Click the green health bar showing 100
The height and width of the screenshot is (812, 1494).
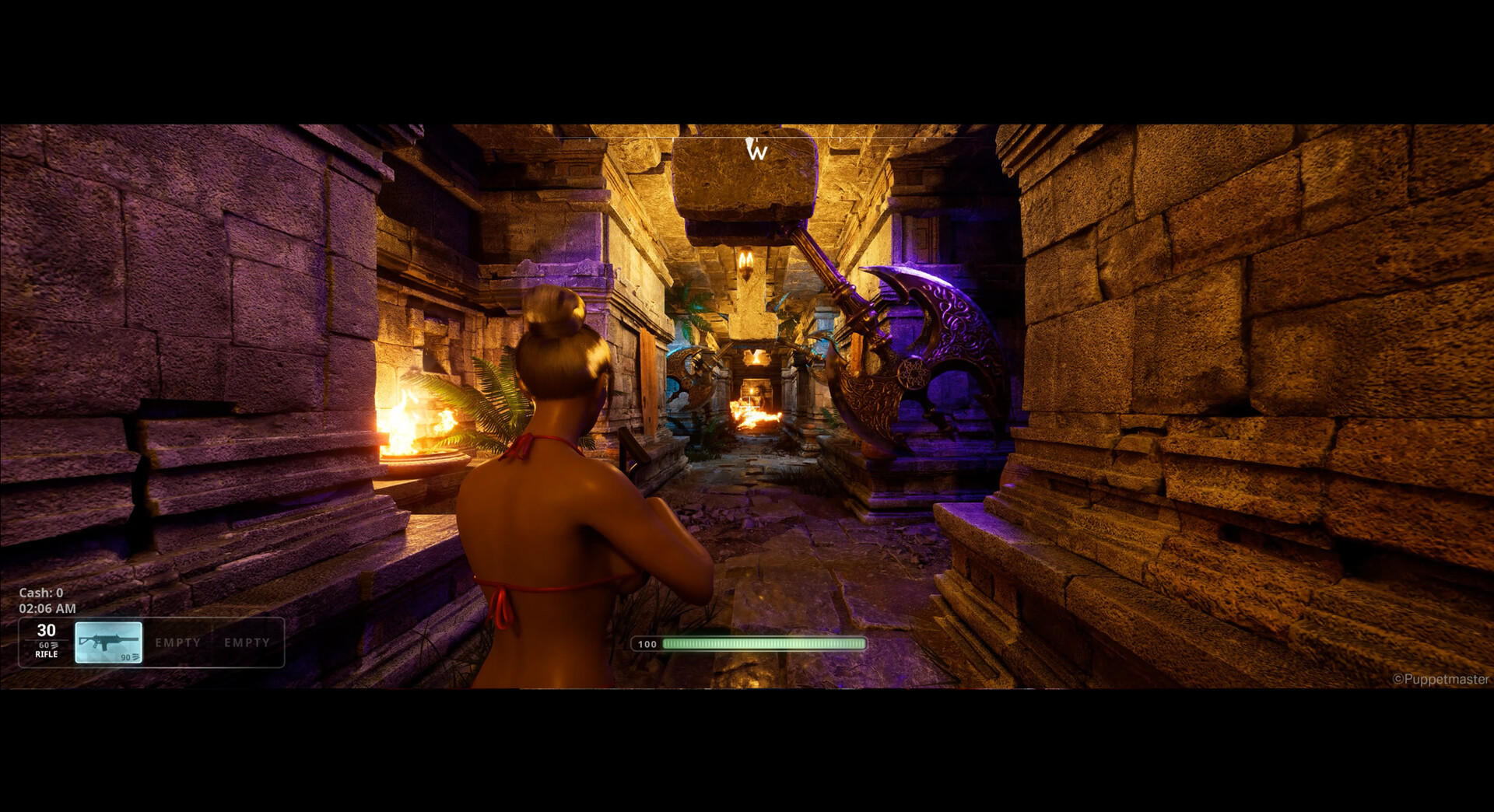765,644
